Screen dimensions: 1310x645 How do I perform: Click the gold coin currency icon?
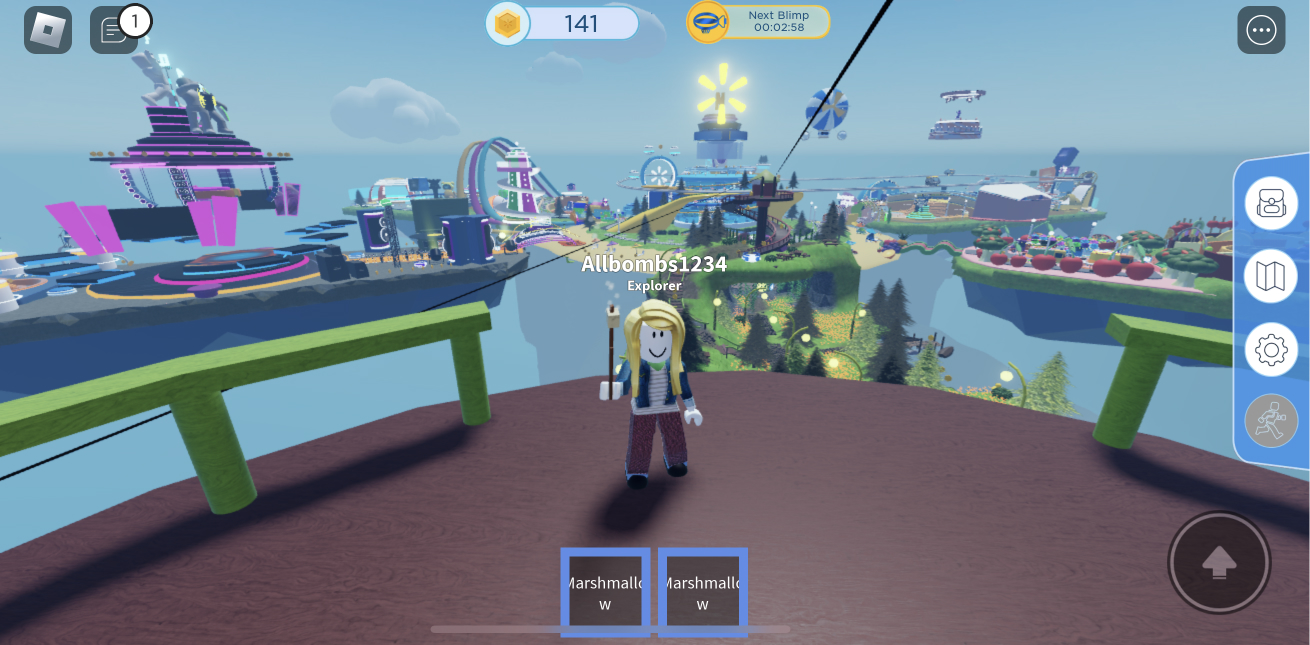[x=508, y=24]
